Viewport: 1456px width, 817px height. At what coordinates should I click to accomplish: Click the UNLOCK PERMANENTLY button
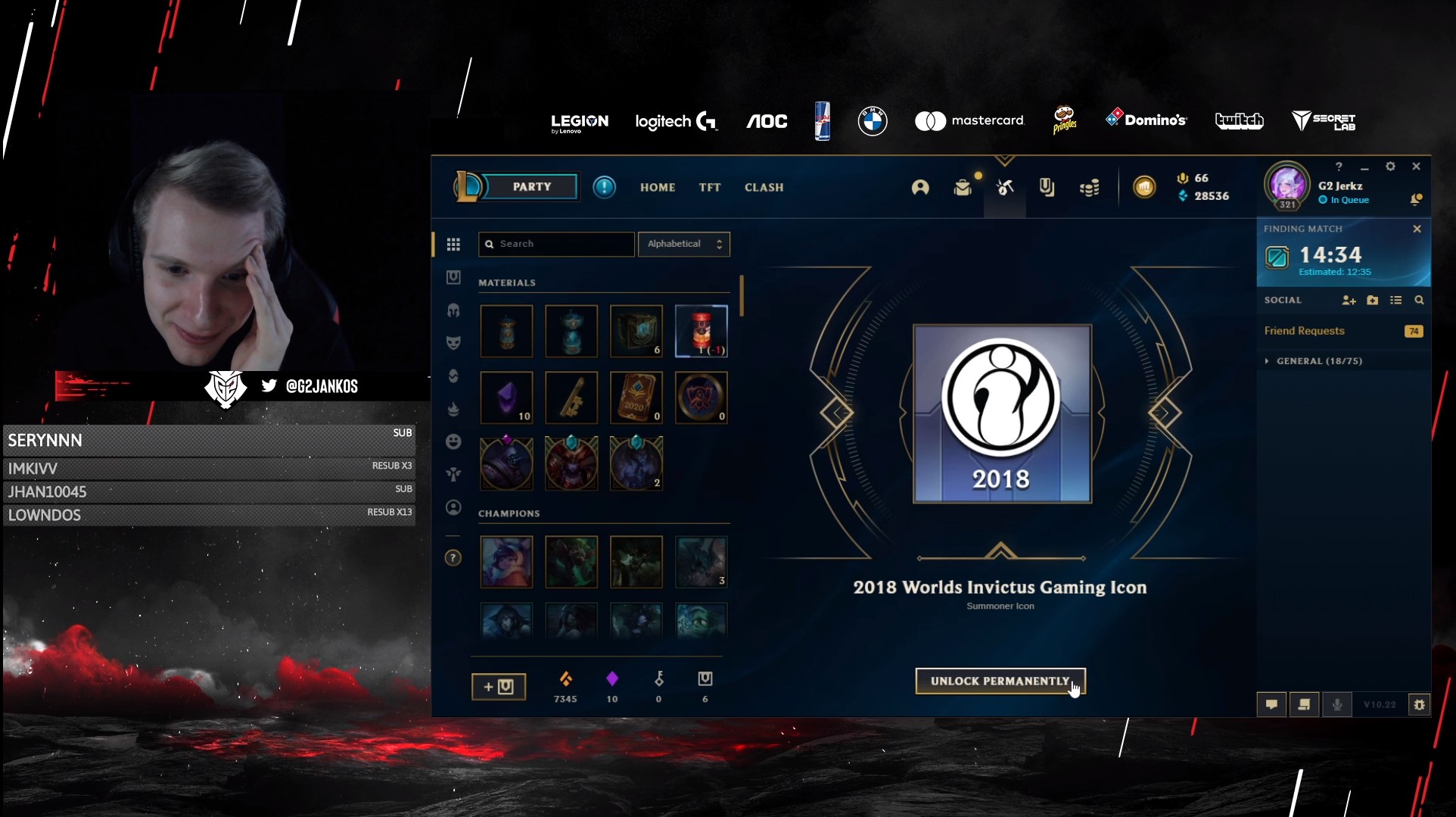[1000, 680]
